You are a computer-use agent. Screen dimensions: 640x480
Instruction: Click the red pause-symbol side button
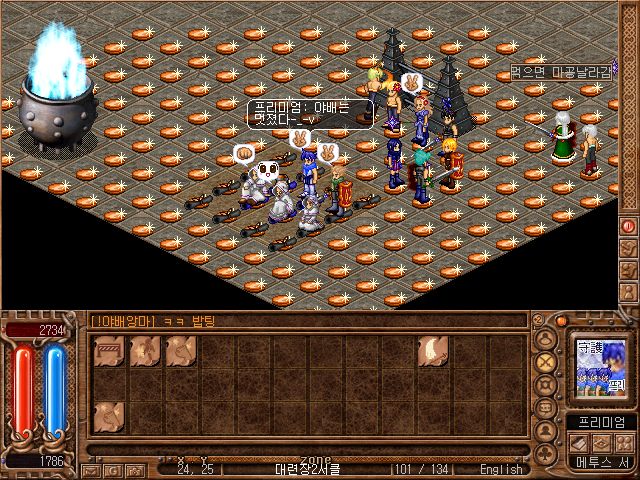[x=629, y=226]
